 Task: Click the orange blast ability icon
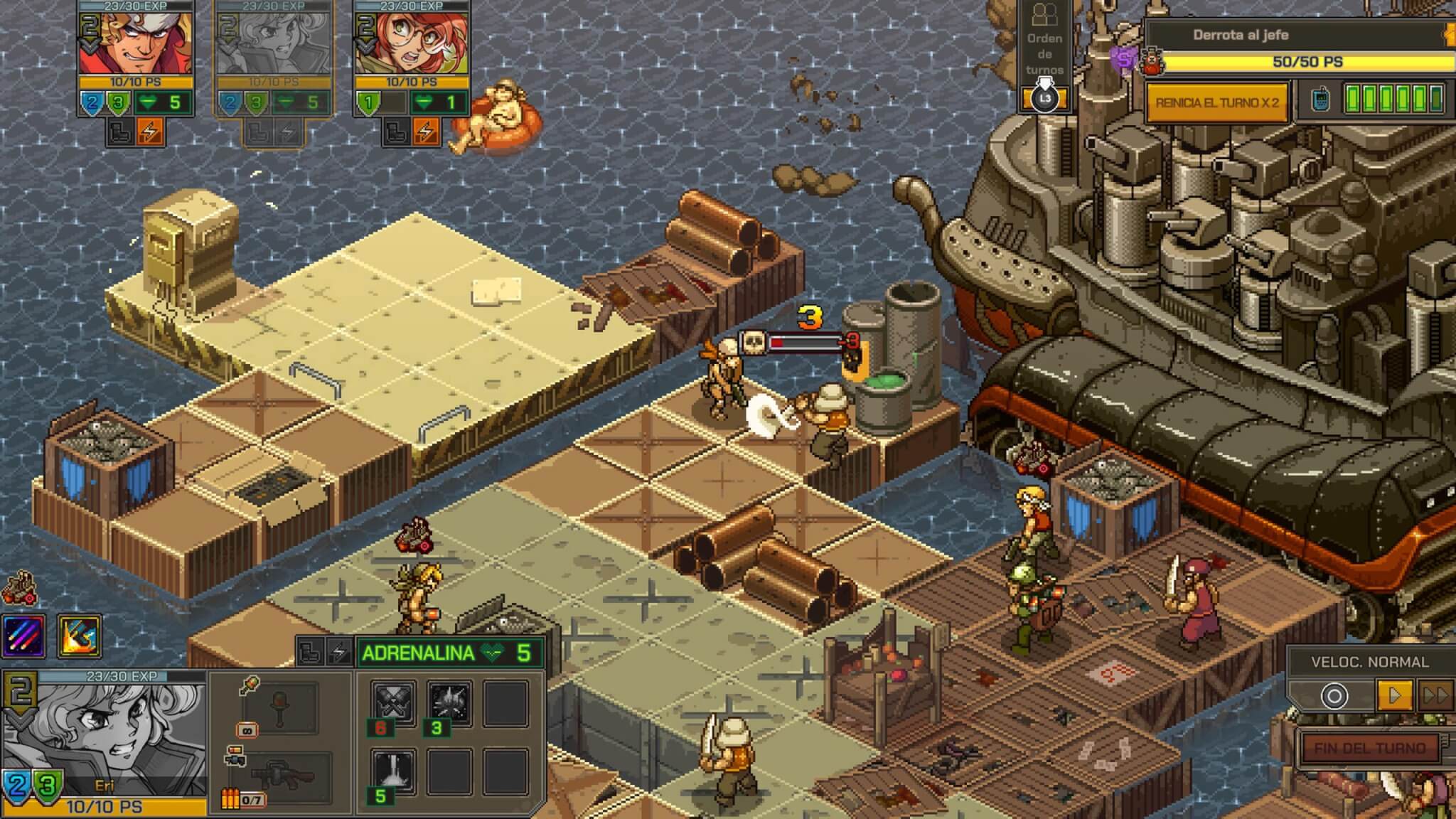coord(78,635)
